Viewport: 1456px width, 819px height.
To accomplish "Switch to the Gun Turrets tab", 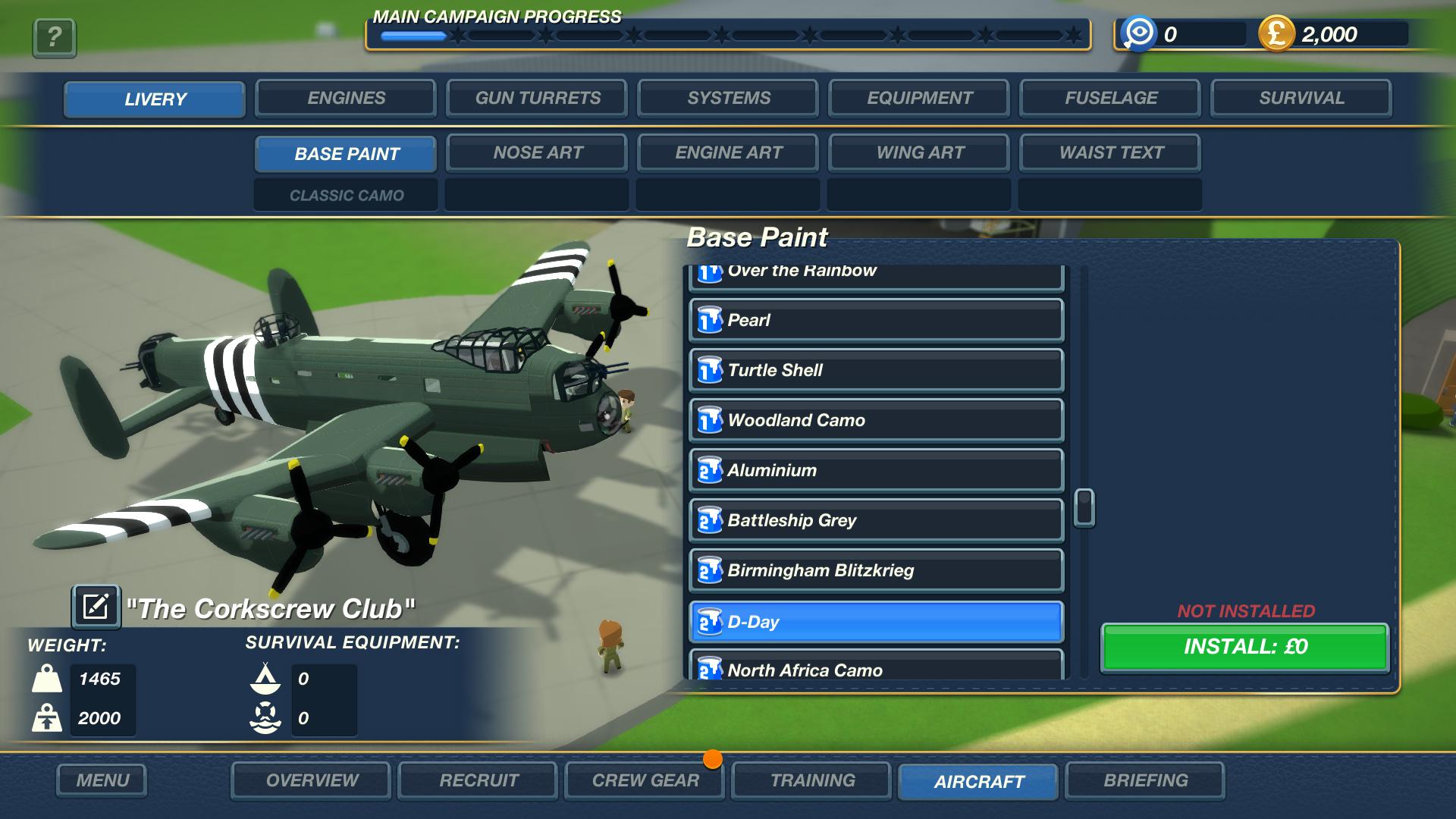I will click(x=536, y=98).
